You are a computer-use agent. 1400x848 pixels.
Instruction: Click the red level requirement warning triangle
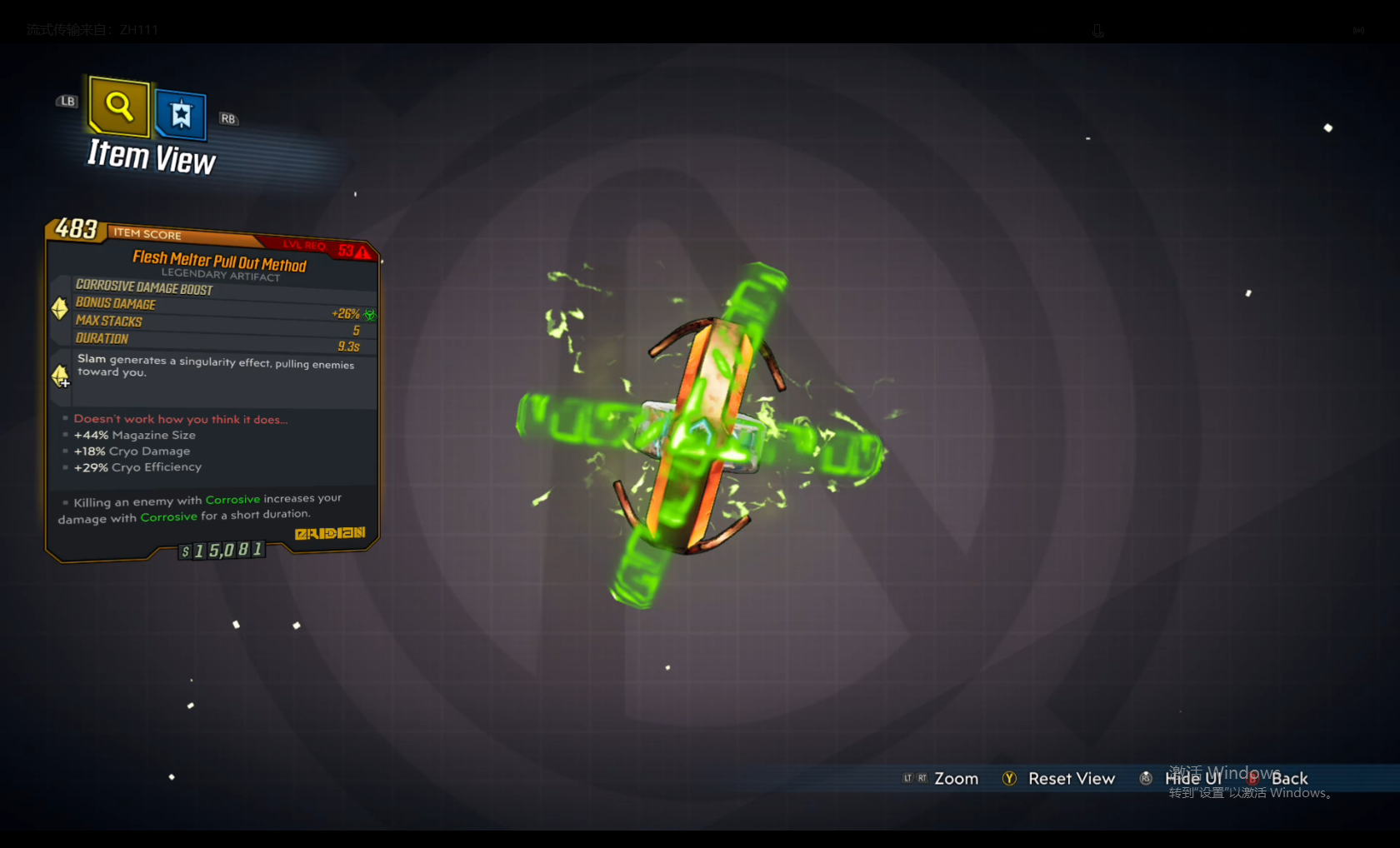[362, 252]
